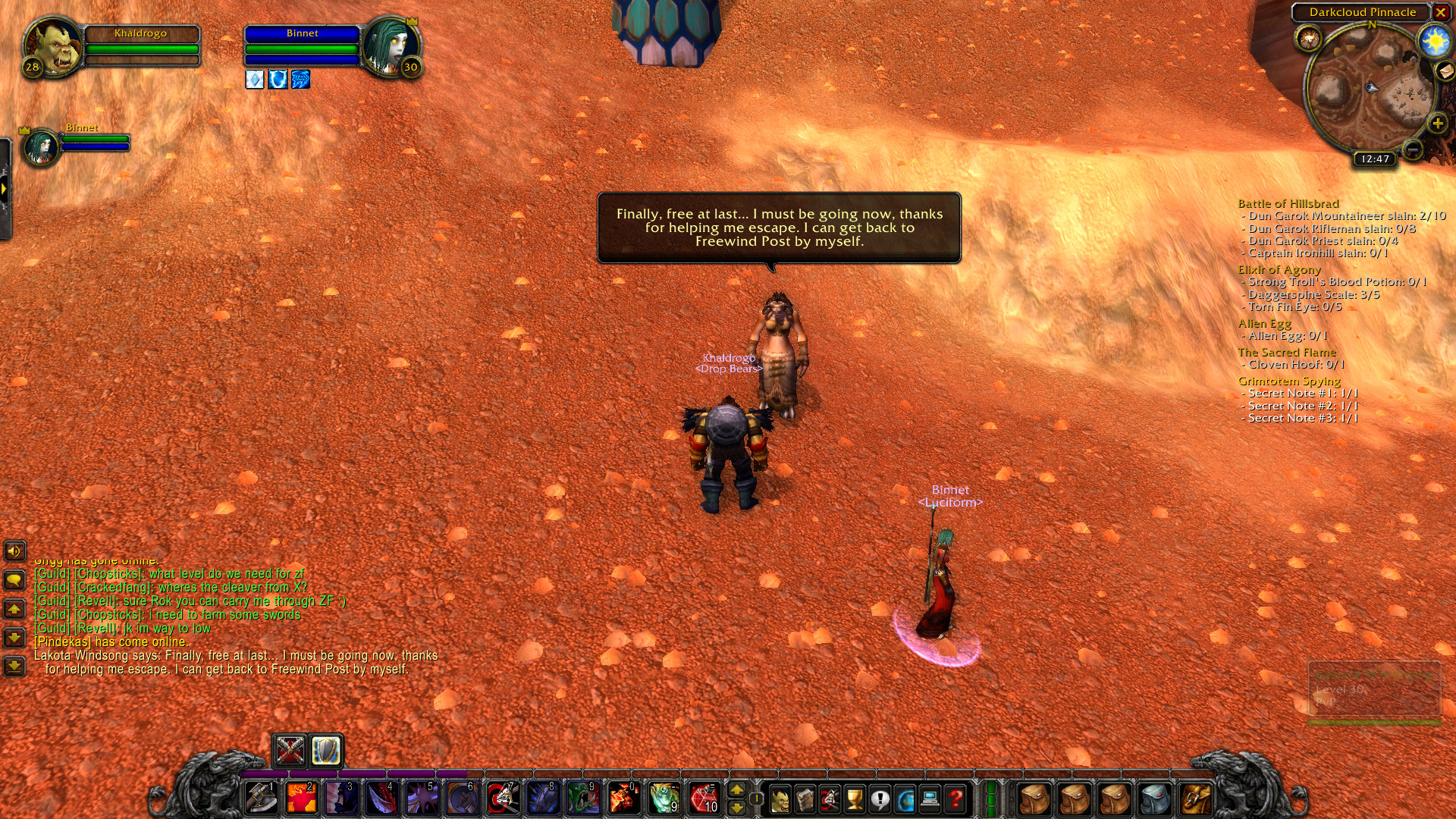Open the Spellbook & Abilities icon

click(x=804, y=799)
